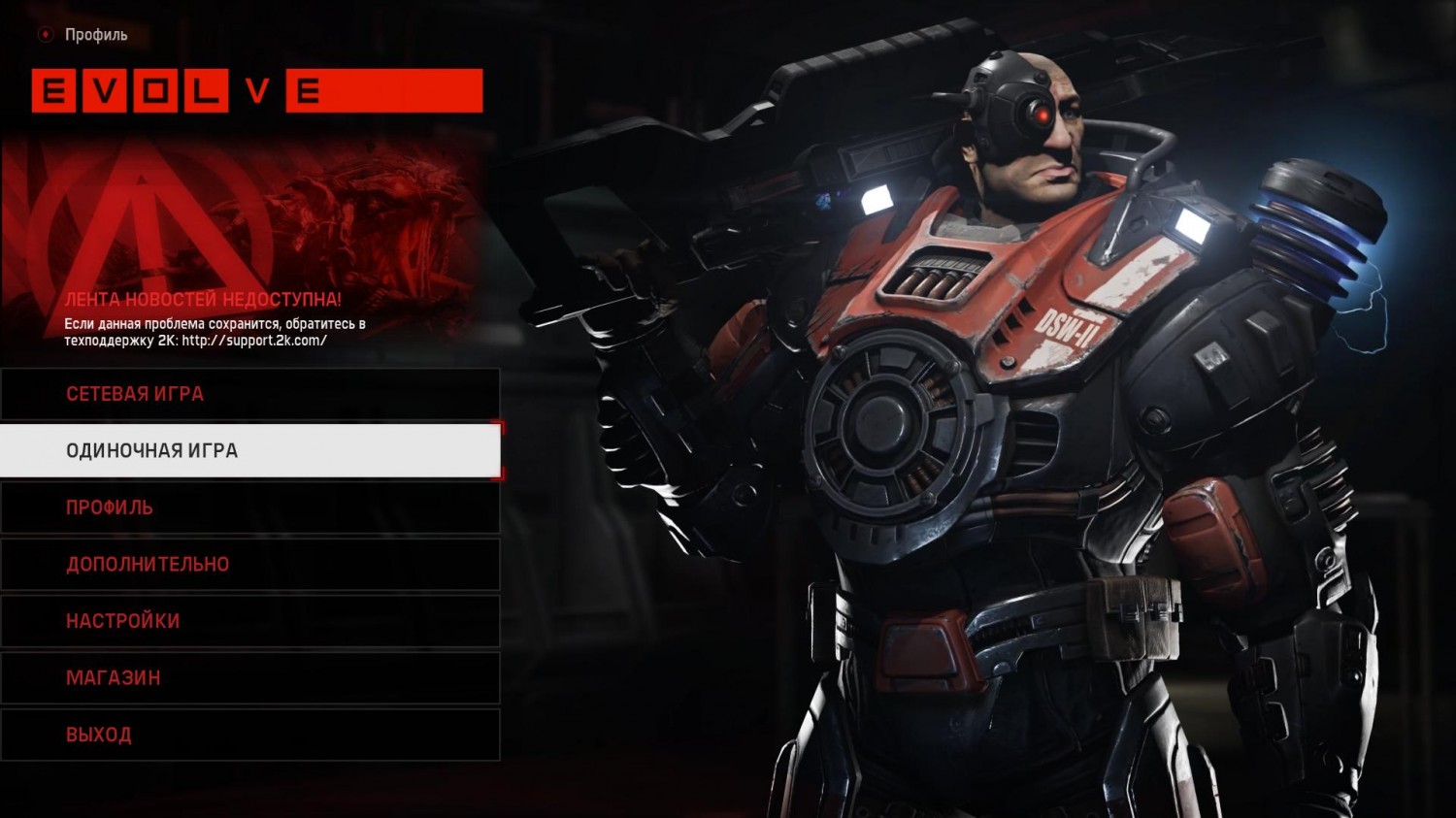
Task: Click the cybernetic eye on the character model
Action: (1042, 115)
